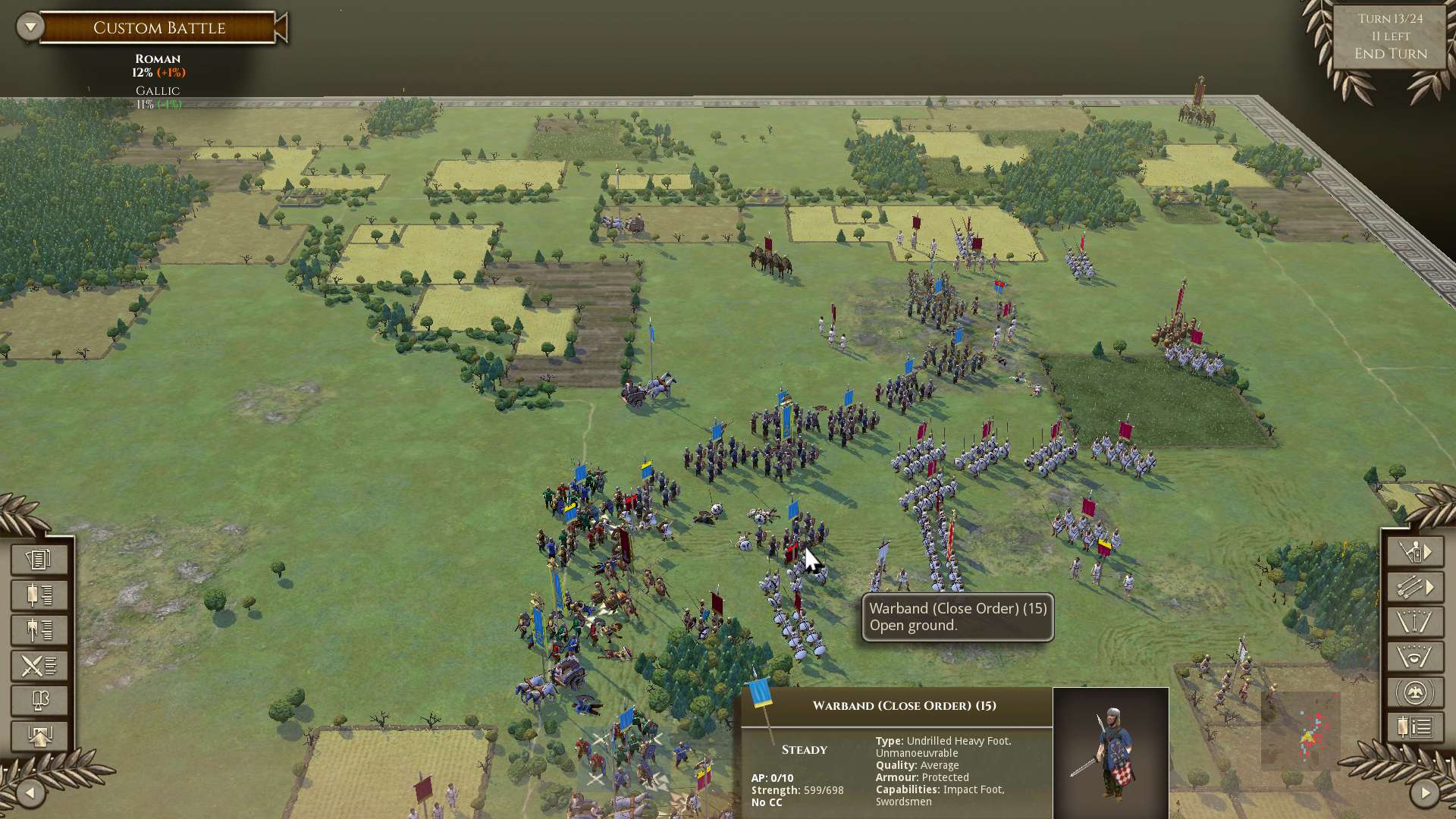Click the upward arrow tray button
1456x819 pixels.
[x=39, y=736]
